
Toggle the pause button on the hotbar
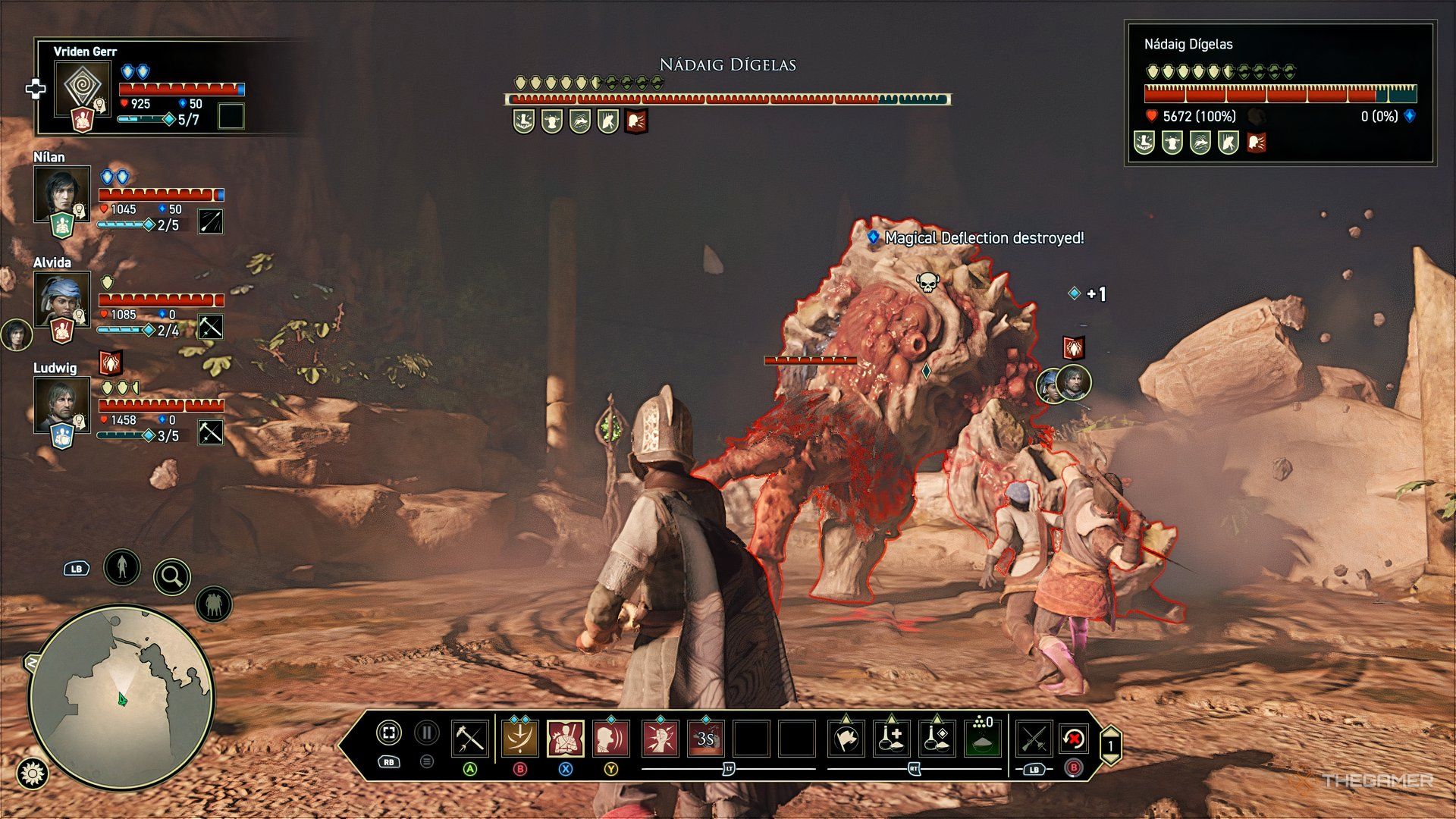(x=427, y=733)
